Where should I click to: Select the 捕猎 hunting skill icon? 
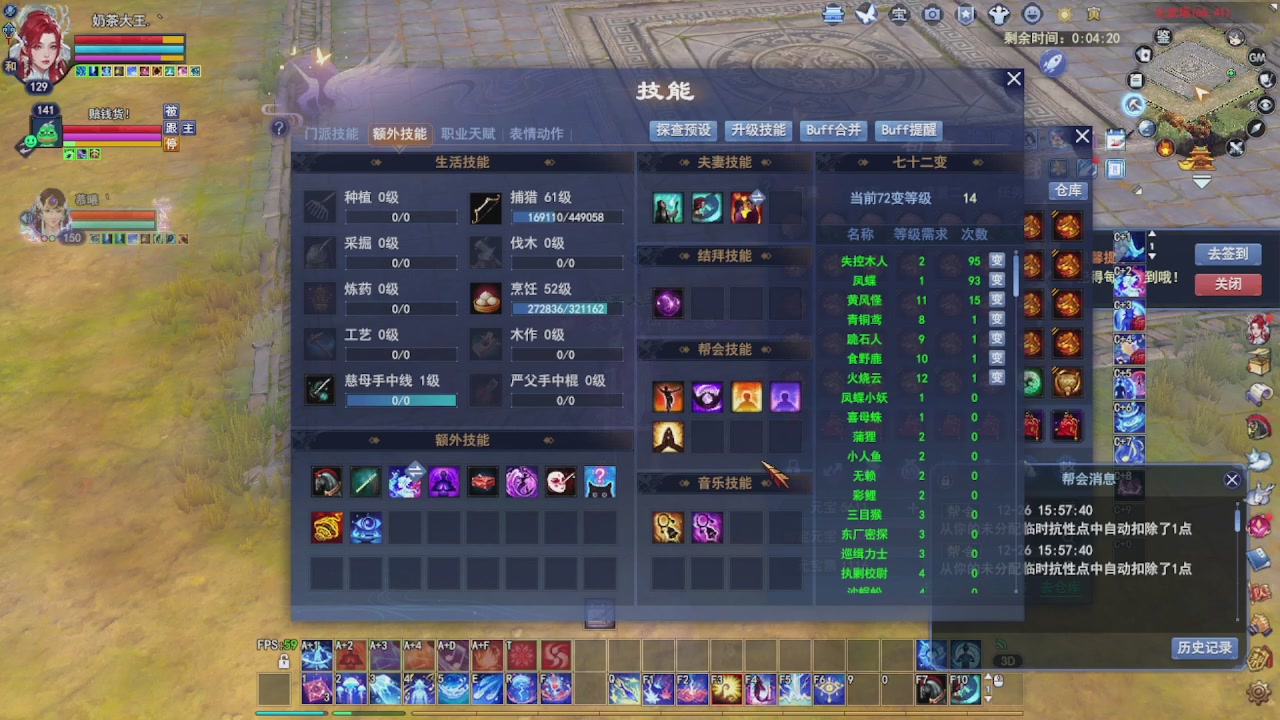(486, 206)
